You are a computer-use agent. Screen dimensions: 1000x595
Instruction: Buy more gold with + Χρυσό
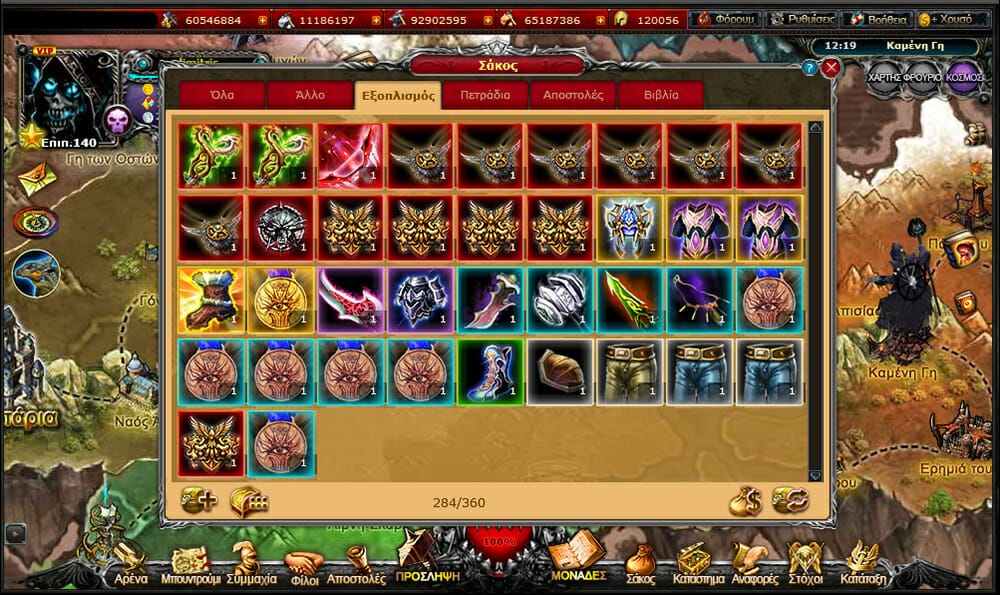(x=950, y=19)
